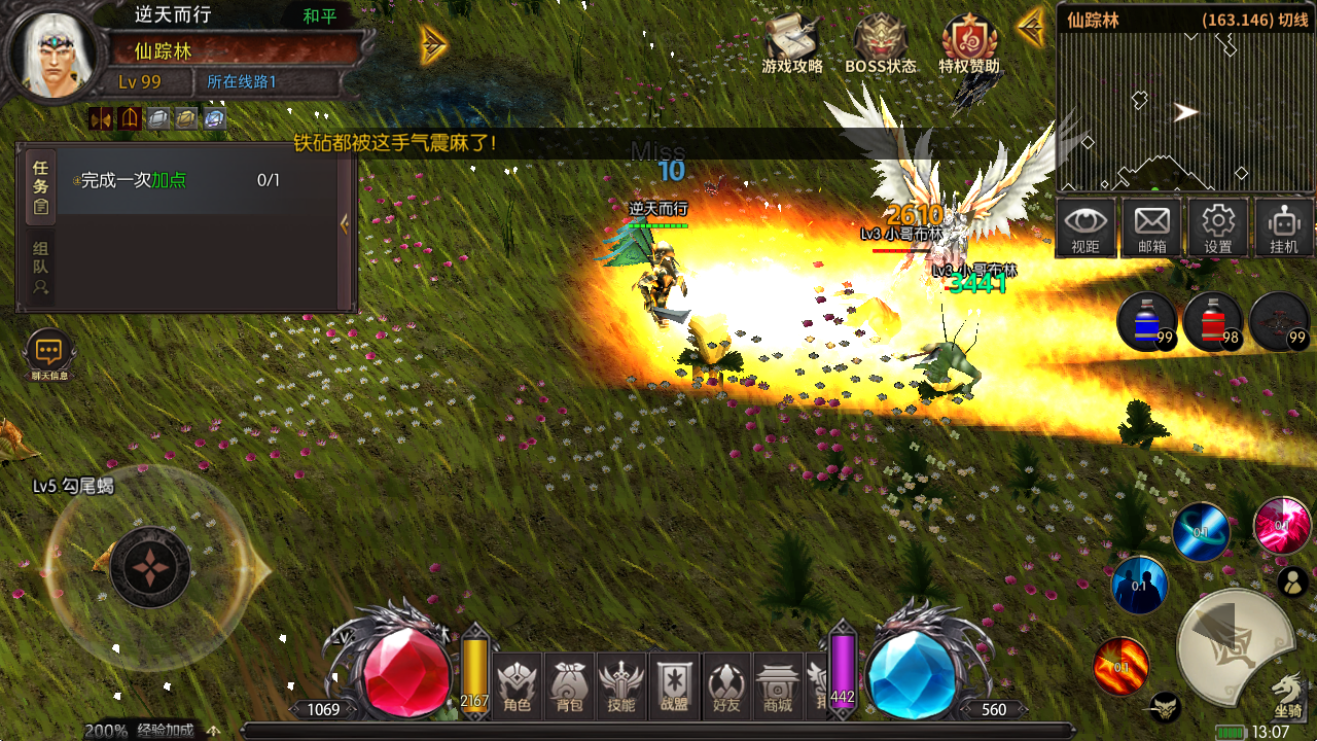The image size is (1317, 741).
Task: Open the 商城 shop
Action: [x=777, y=687]
